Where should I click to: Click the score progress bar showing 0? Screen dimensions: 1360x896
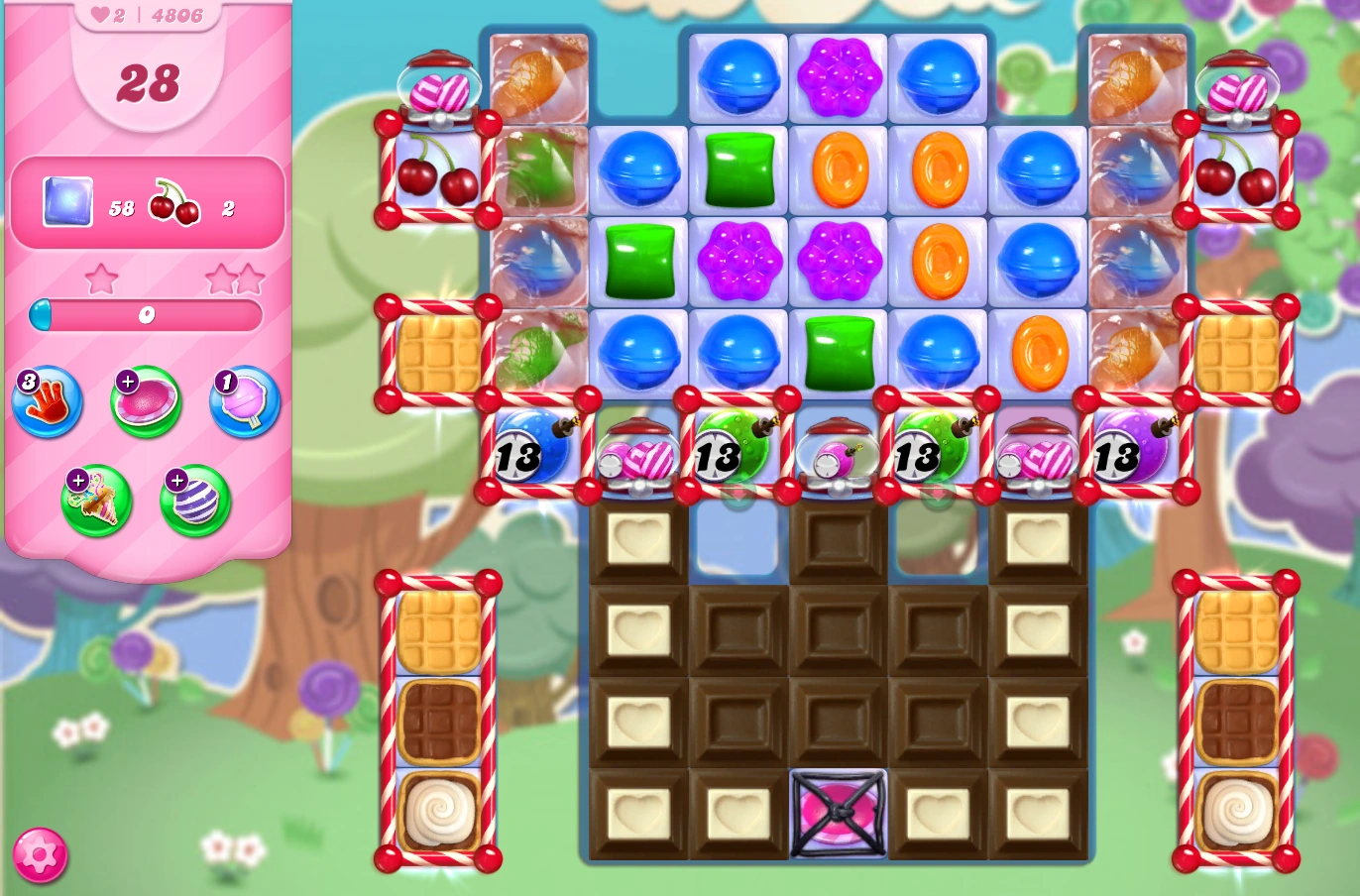pos(147,315)
